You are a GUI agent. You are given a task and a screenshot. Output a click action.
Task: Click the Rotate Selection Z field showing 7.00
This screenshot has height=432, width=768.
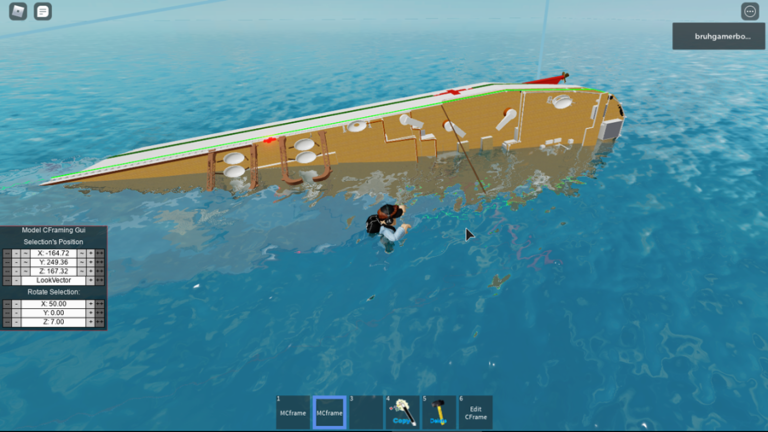click(x=53, y=321)
